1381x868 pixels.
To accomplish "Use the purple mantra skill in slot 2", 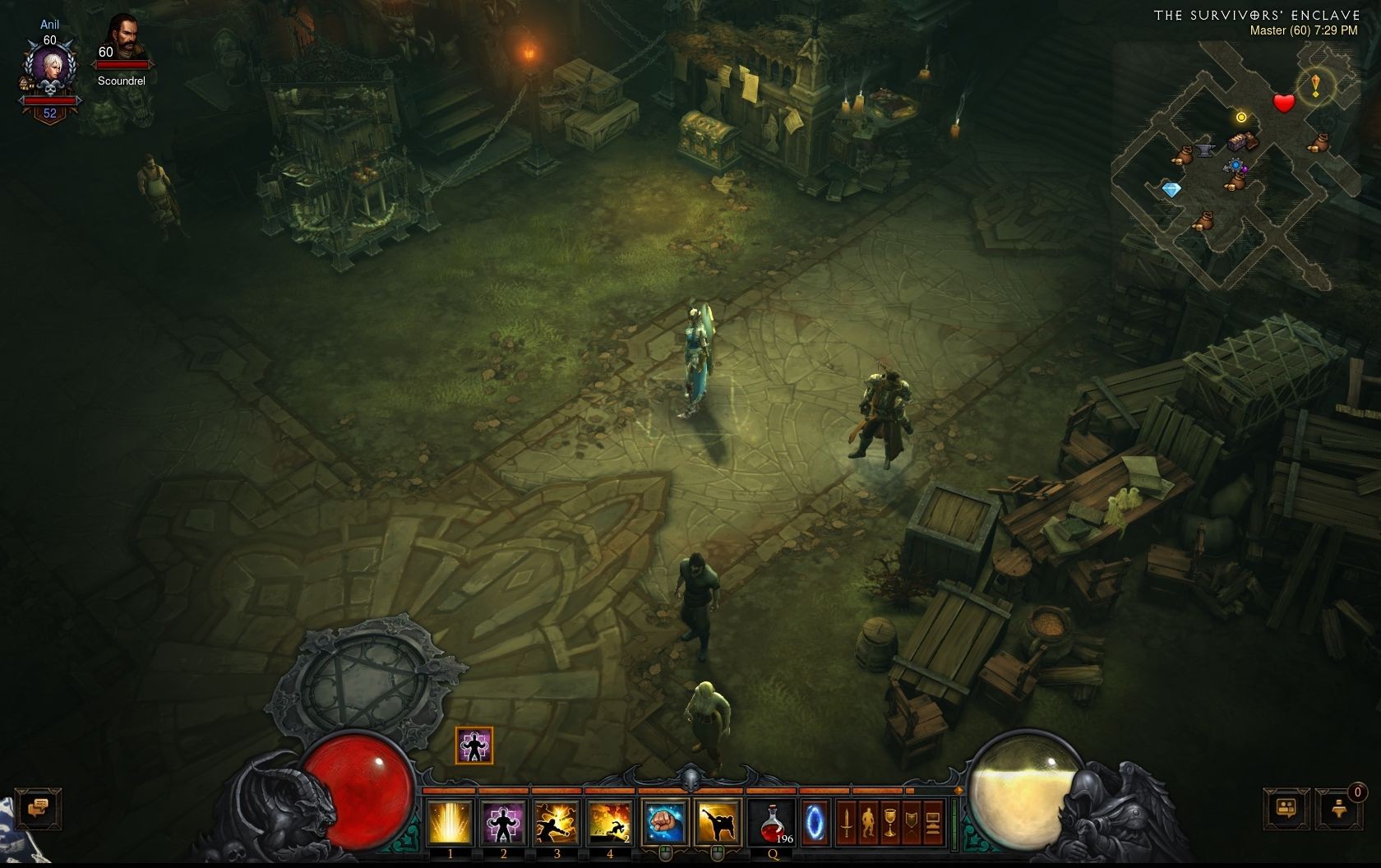I will tap(503, 822).
